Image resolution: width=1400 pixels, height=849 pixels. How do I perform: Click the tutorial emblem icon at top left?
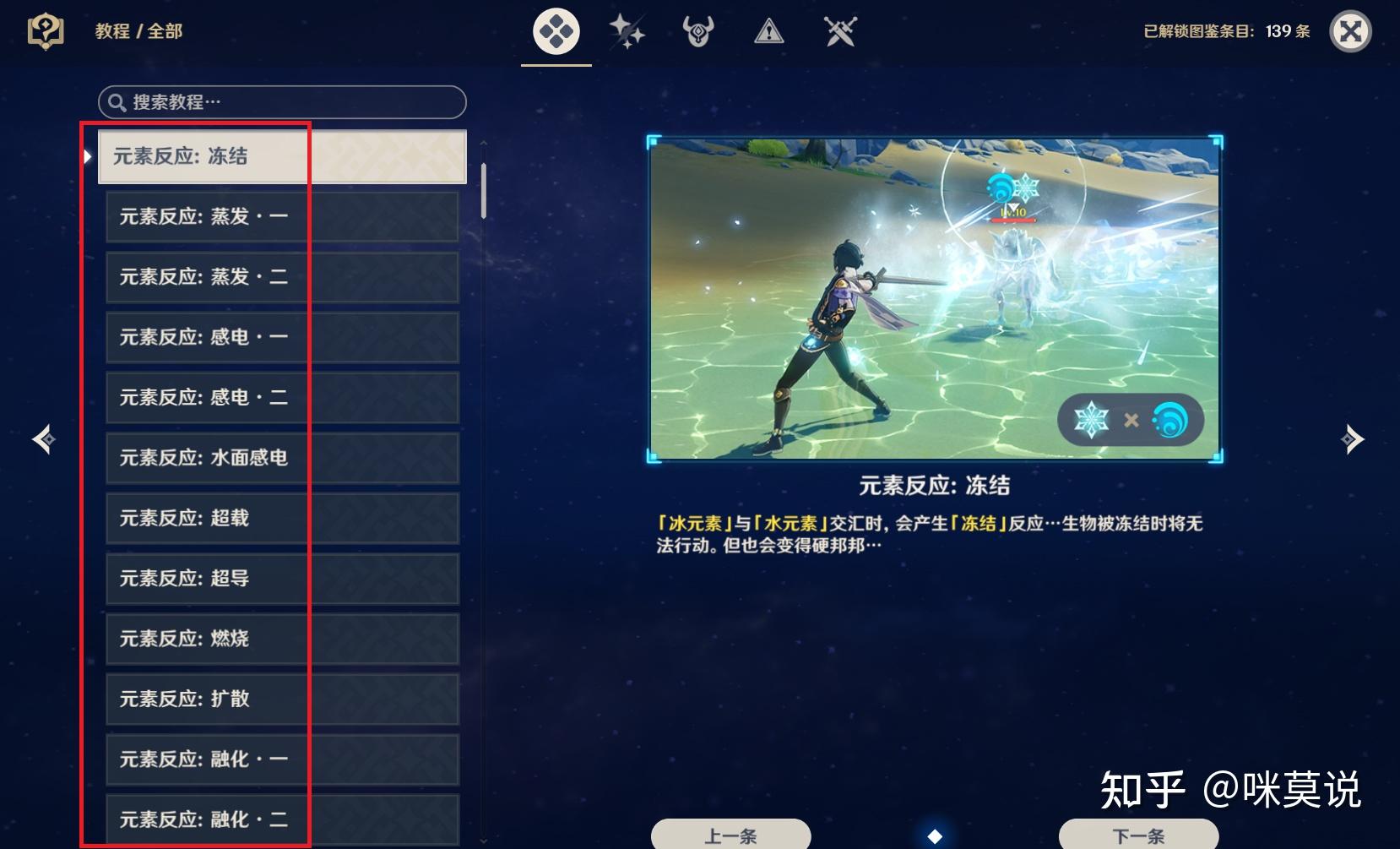(46, 31)
